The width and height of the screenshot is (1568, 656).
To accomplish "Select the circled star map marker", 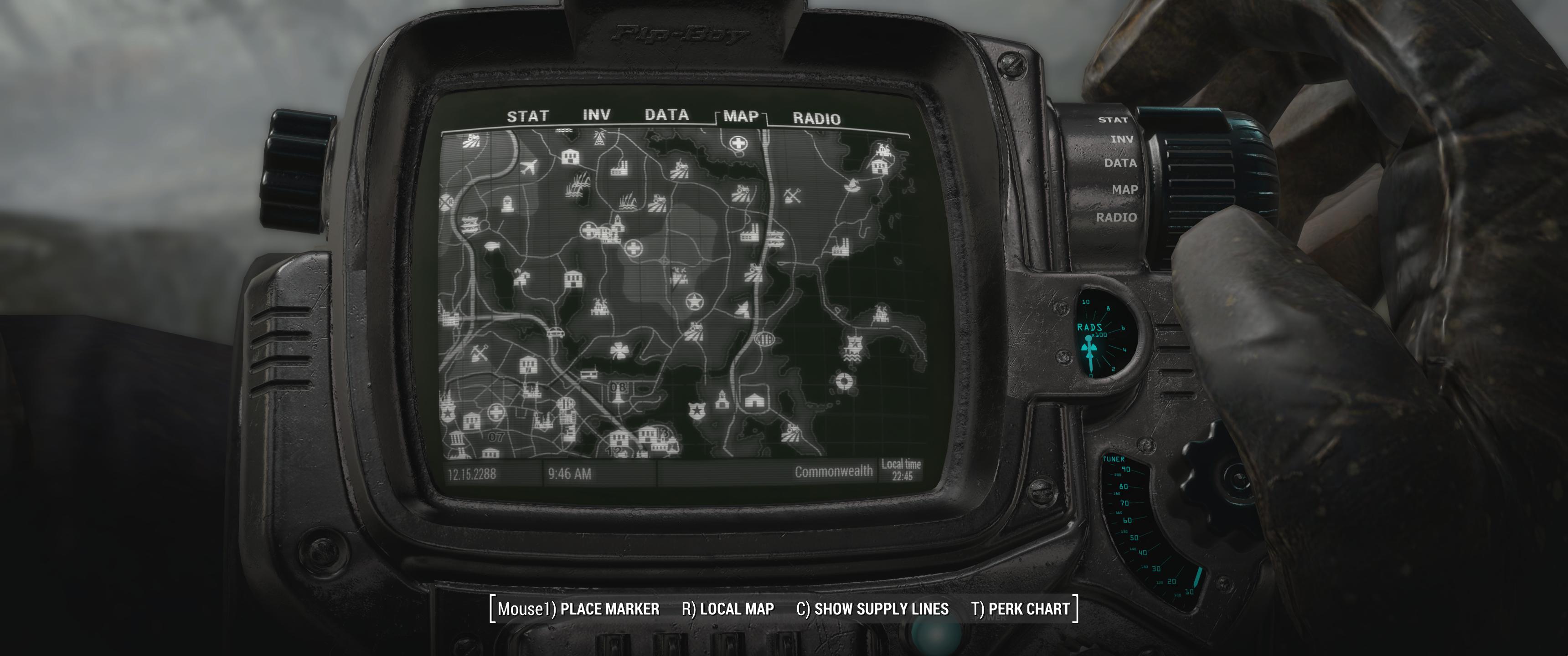I will coord(693,301).
